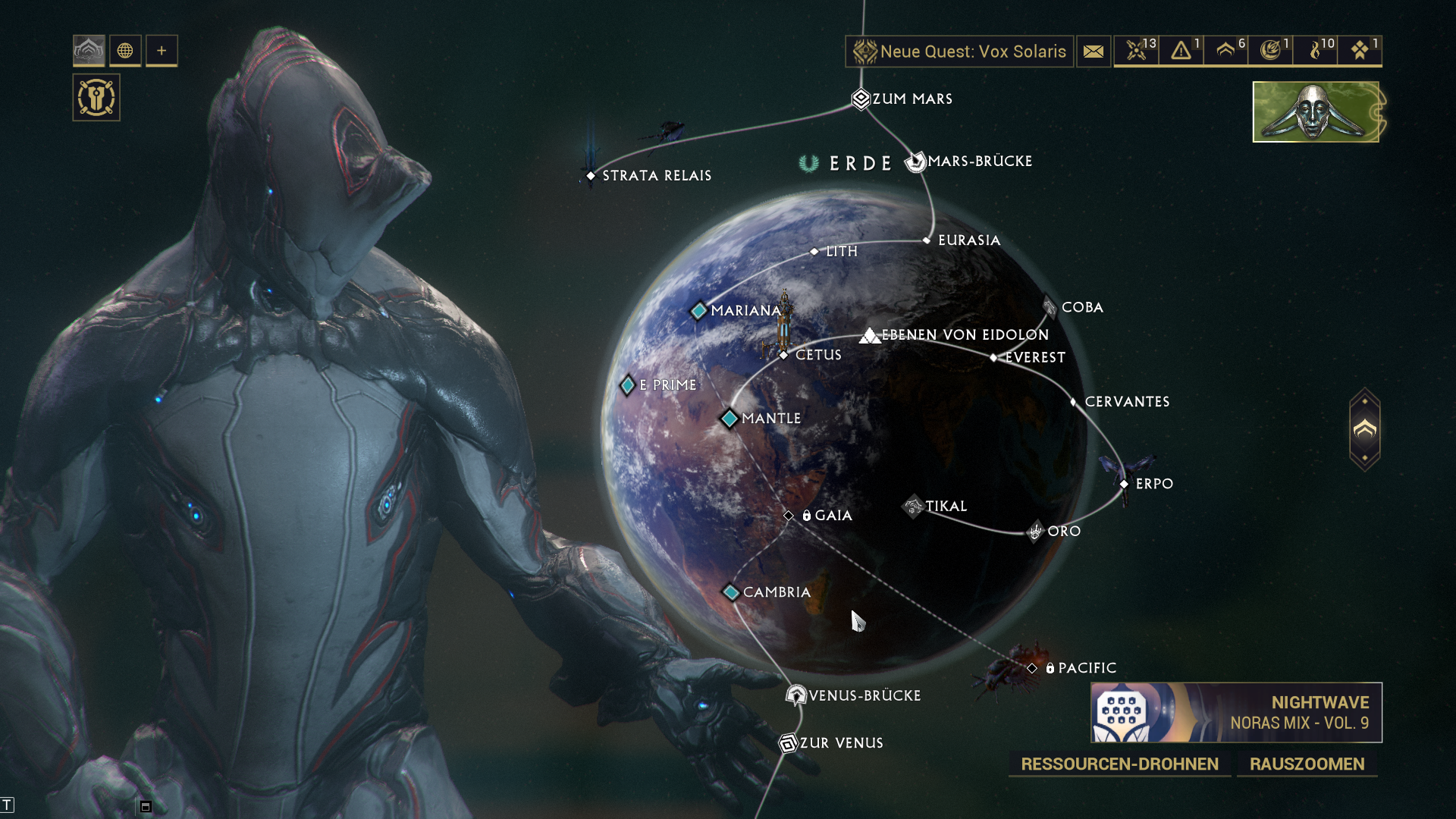1456x819 pixels.
Task: Open the Neue Quest: Vox Solaris notification
Action: tap(959, 52)
